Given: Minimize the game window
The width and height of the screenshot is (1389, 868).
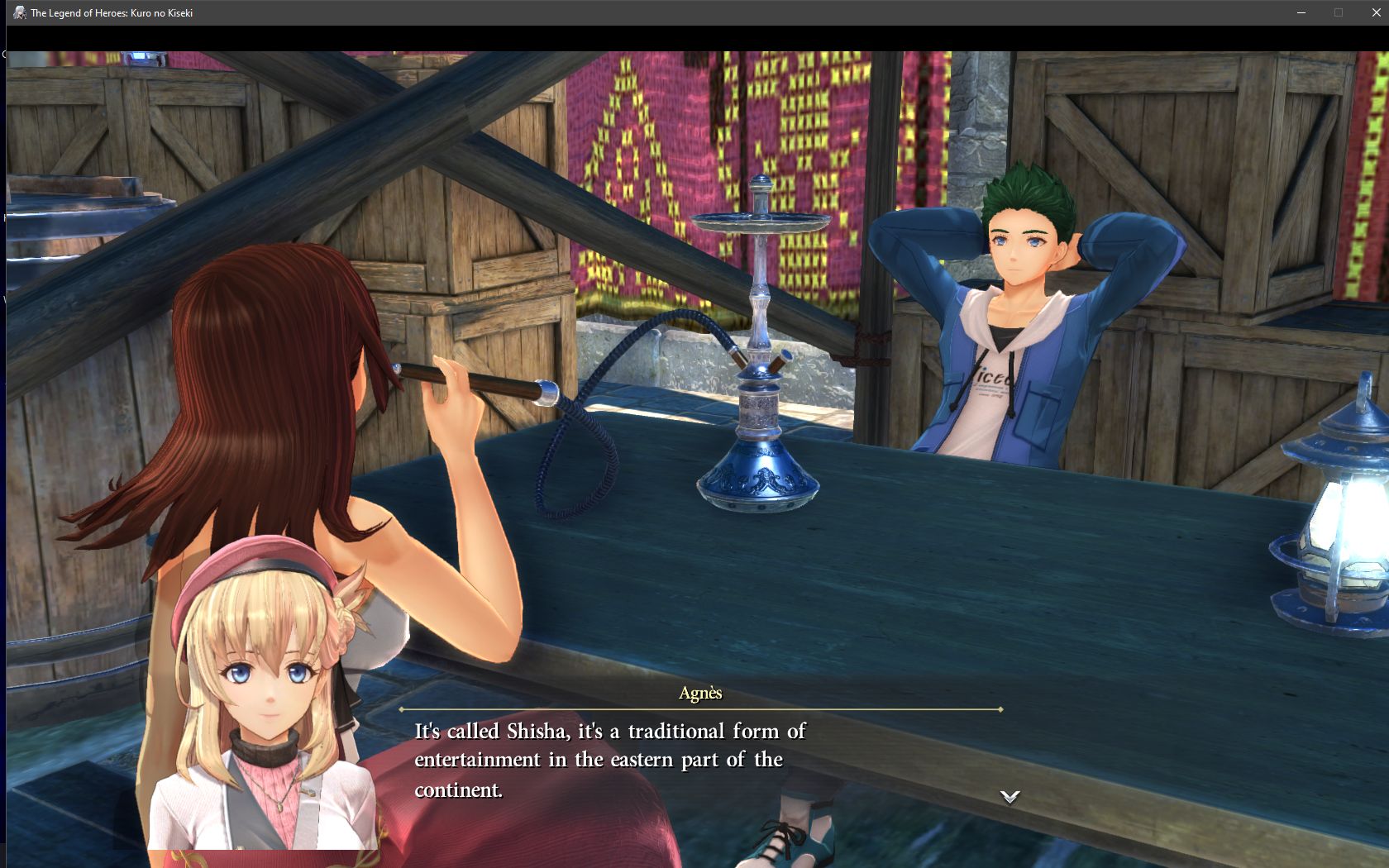Looking at the screenshot, I should [1301, 12].
